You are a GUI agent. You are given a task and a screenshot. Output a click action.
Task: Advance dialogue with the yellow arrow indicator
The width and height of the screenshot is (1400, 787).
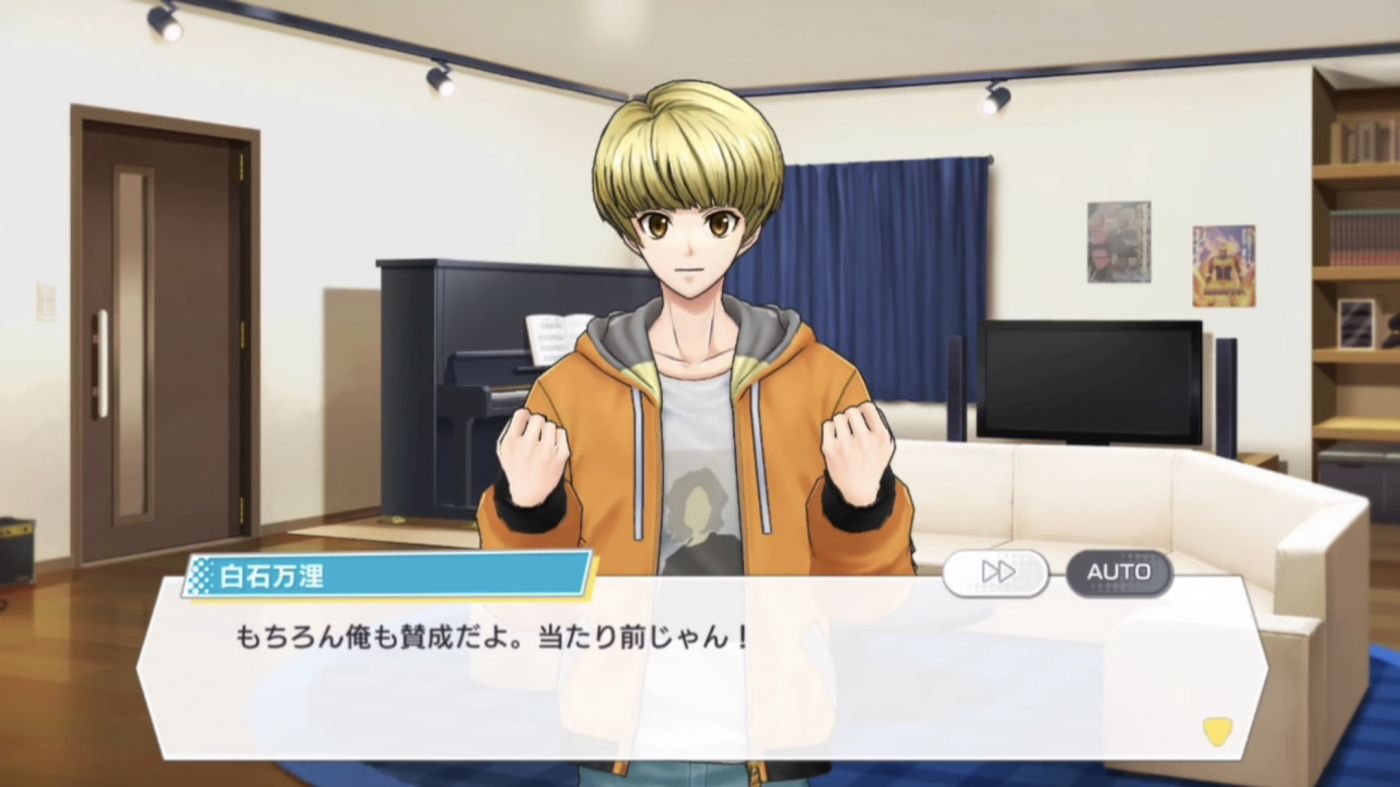pyautogui.click(x=1216, y=731)
